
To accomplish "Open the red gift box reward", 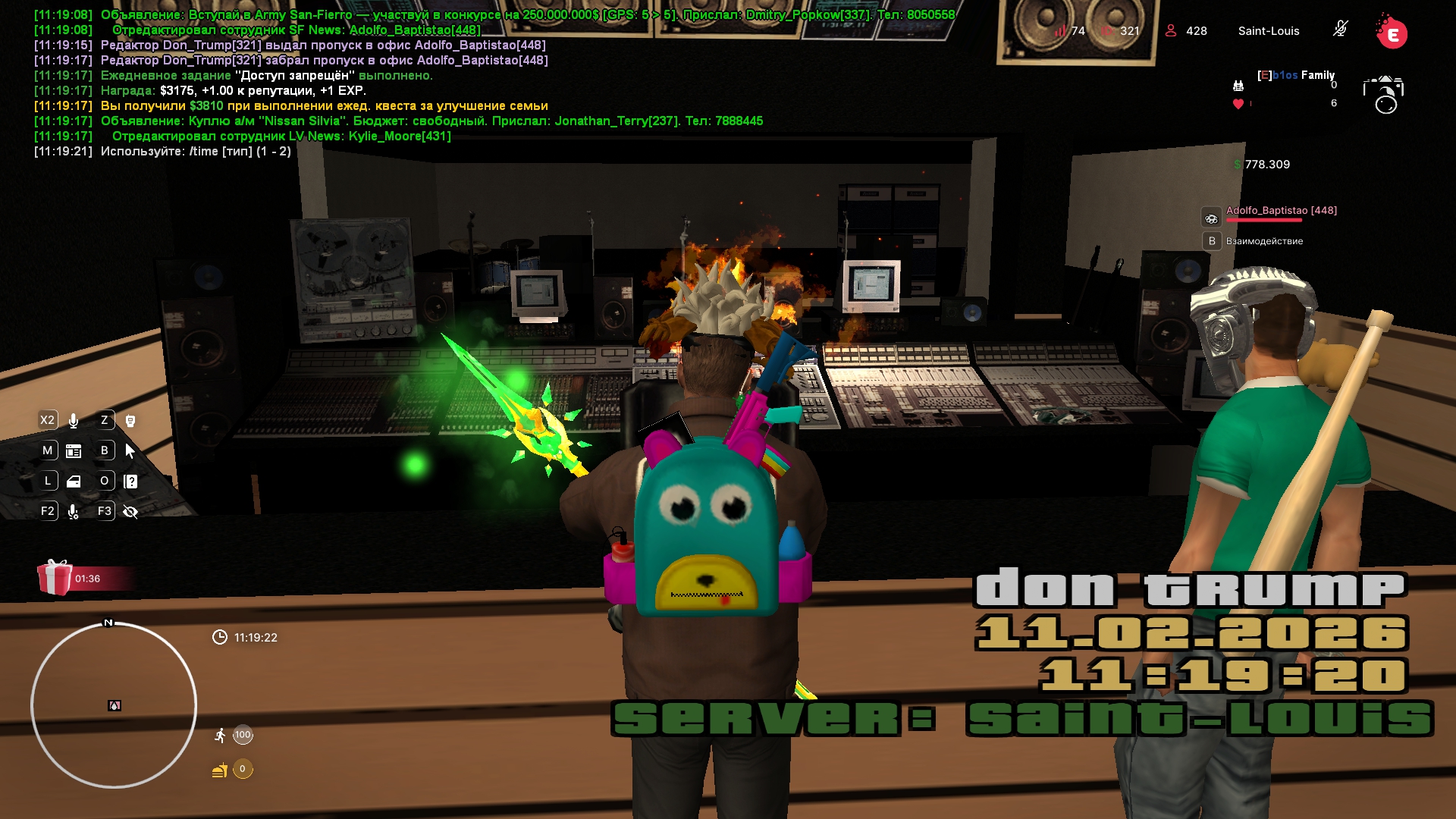I will coord(55,578).
